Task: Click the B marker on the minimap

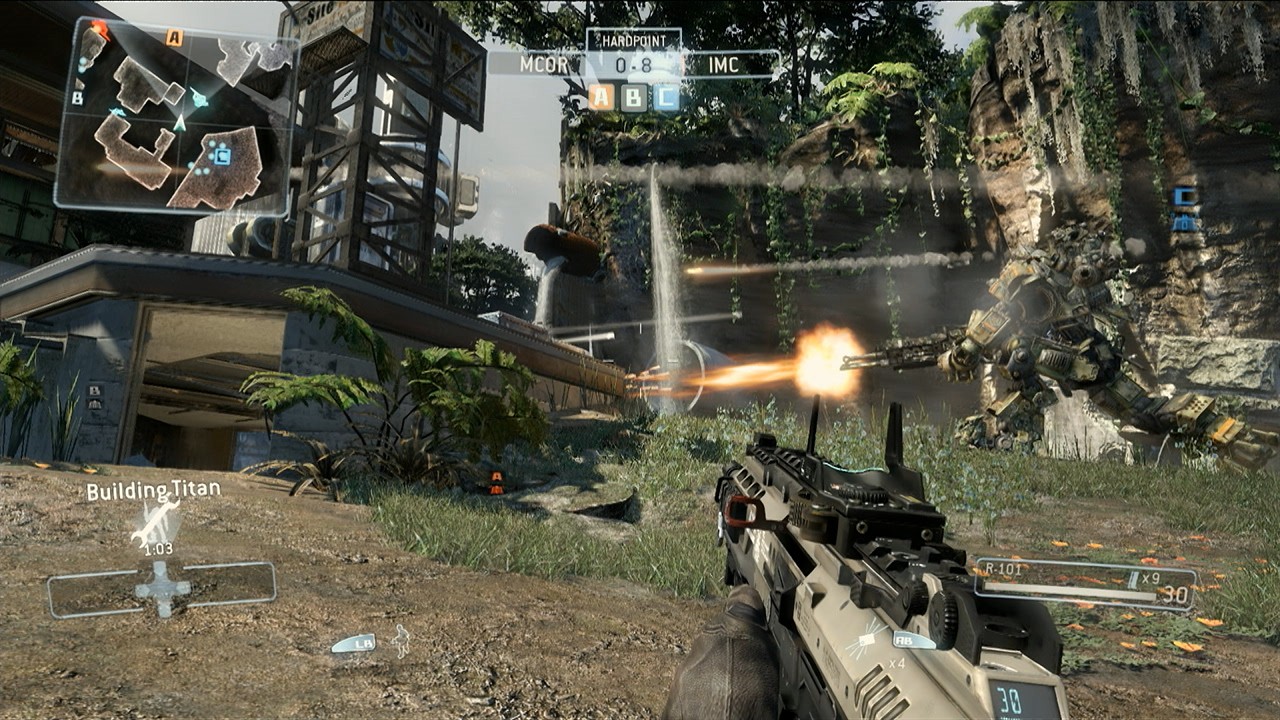Action: pyautogui.click(x=78, y=99)
